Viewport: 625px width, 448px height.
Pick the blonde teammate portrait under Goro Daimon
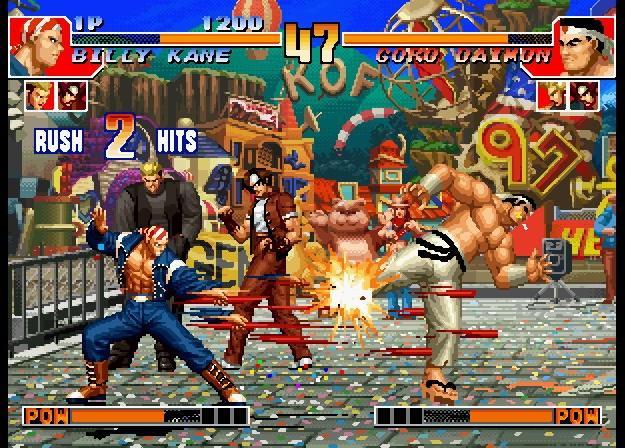click(550, 96)
